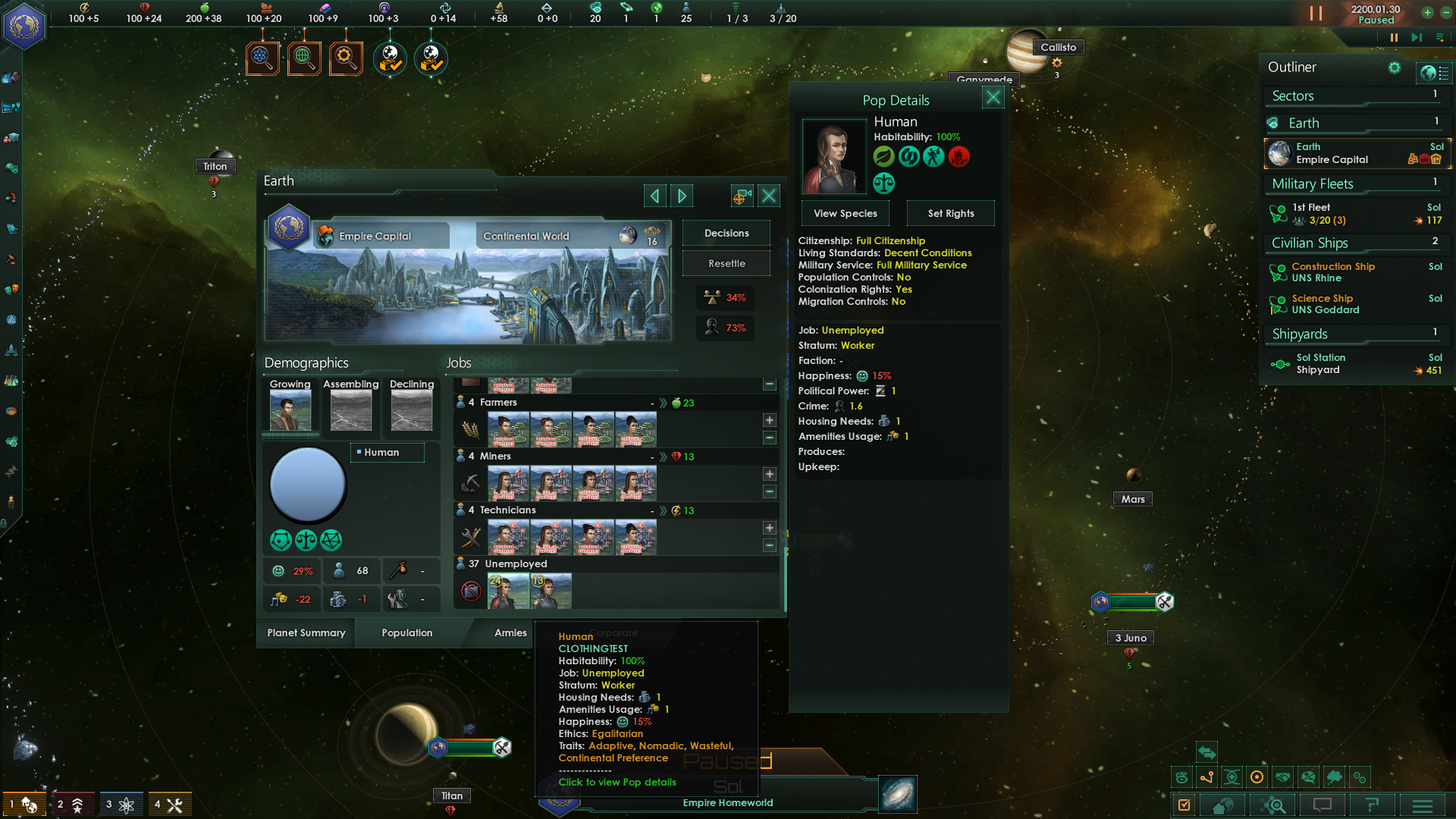Toggle the Human species demographics filter

(x=387, y=452)
